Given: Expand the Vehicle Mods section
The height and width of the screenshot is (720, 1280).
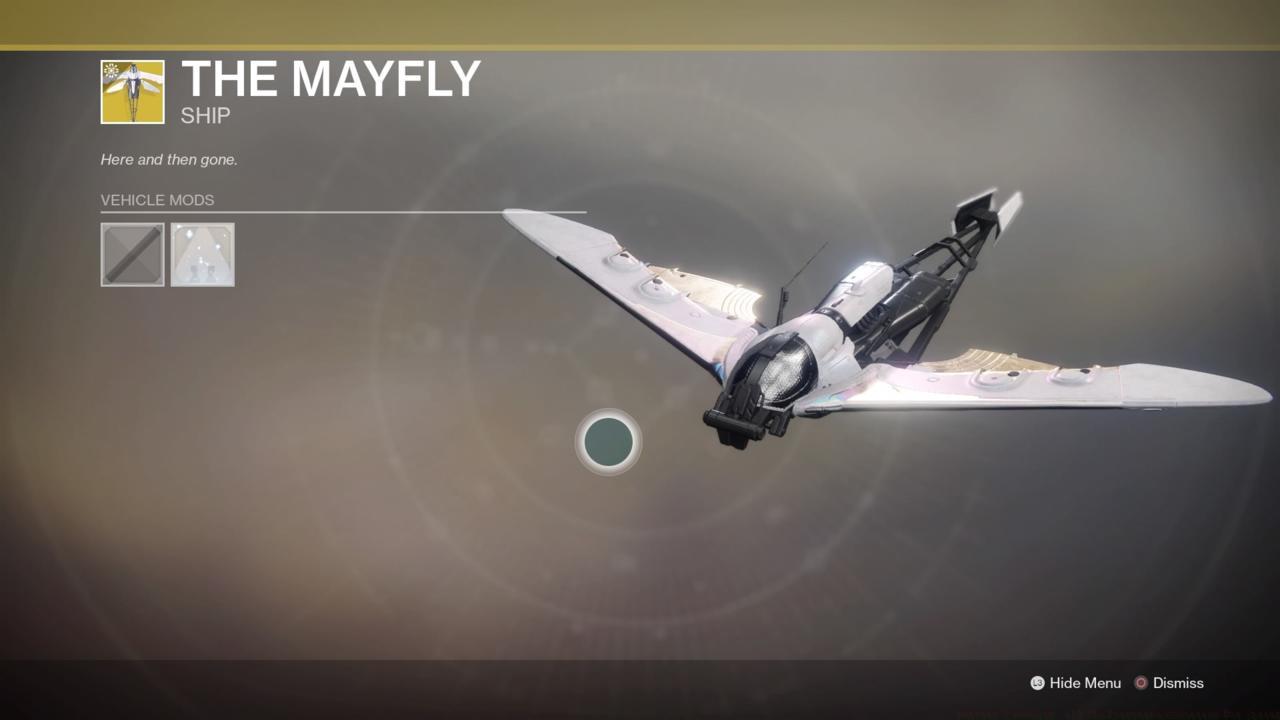Looking at the screenshot, I should [x=157, y=200].
